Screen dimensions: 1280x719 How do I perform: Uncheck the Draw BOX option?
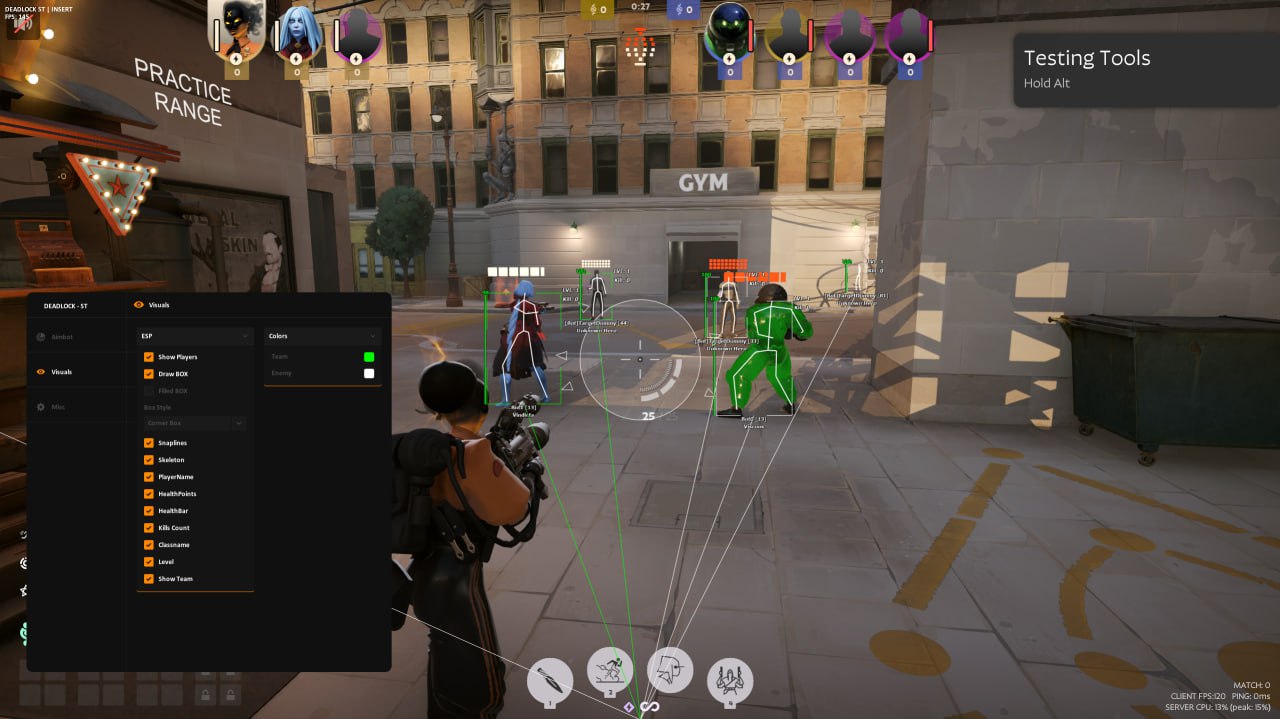pyautogui.click(x=149, y=374)
